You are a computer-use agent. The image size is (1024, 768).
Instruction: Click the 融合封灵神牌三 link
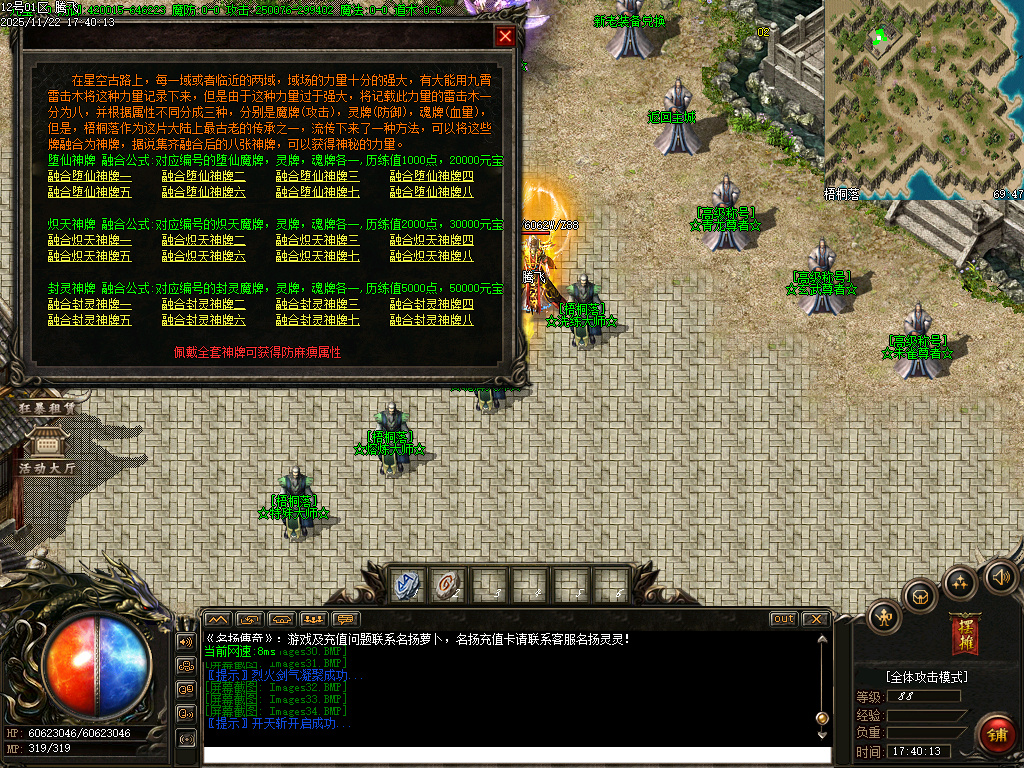pos(318,305)
